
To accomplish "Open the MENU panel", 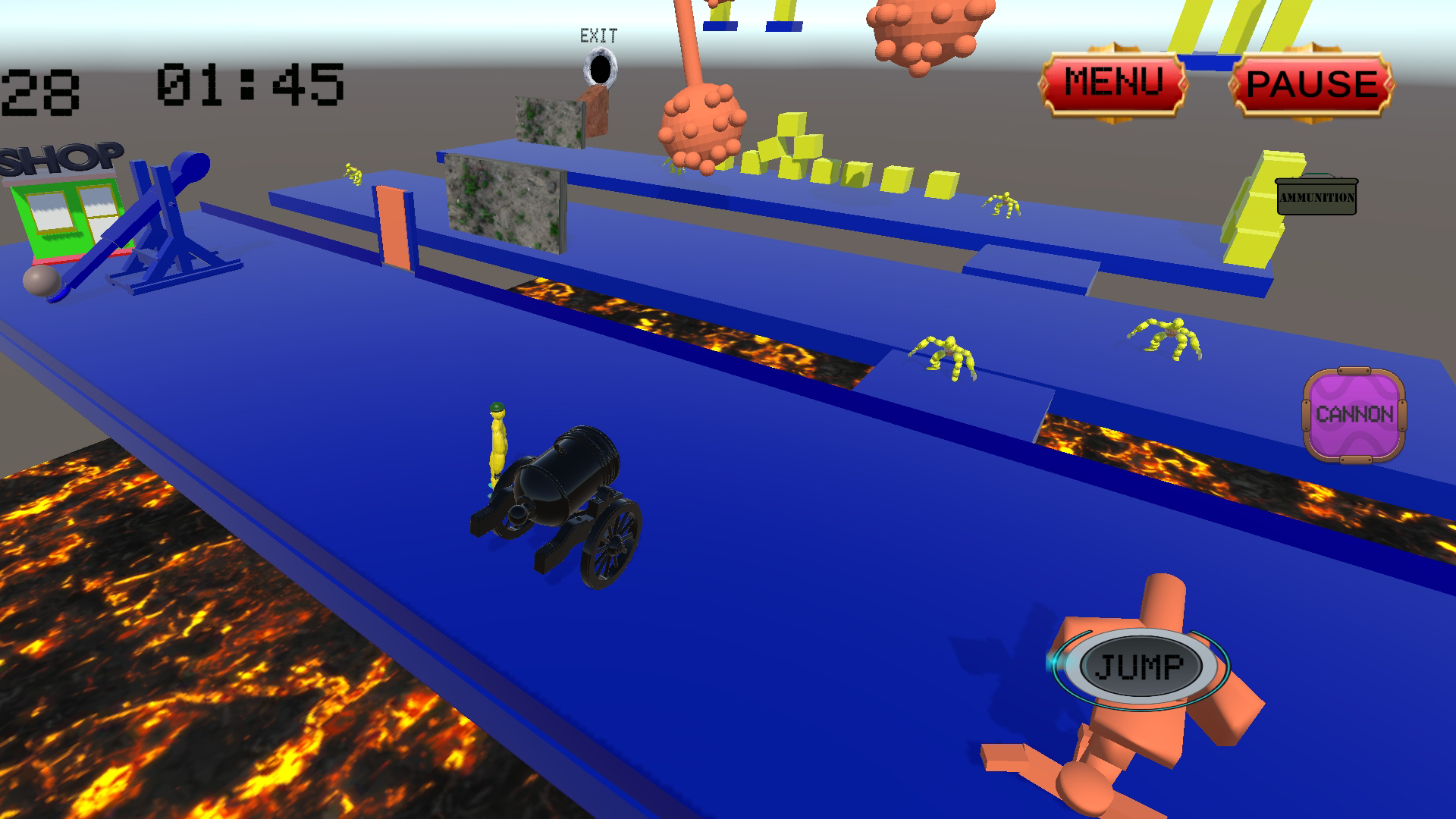I will point(1113,80).
